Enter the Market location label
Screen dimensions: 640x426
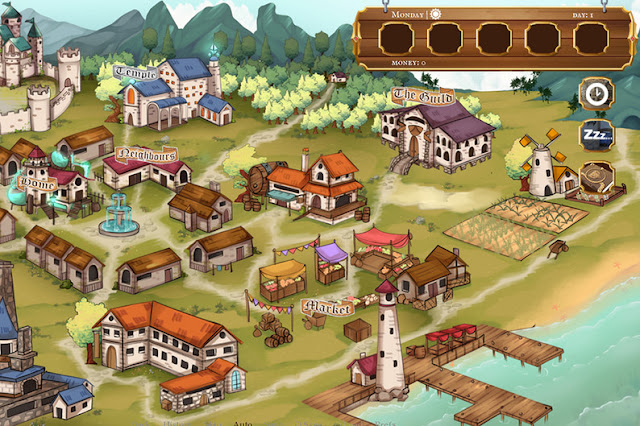327,306
